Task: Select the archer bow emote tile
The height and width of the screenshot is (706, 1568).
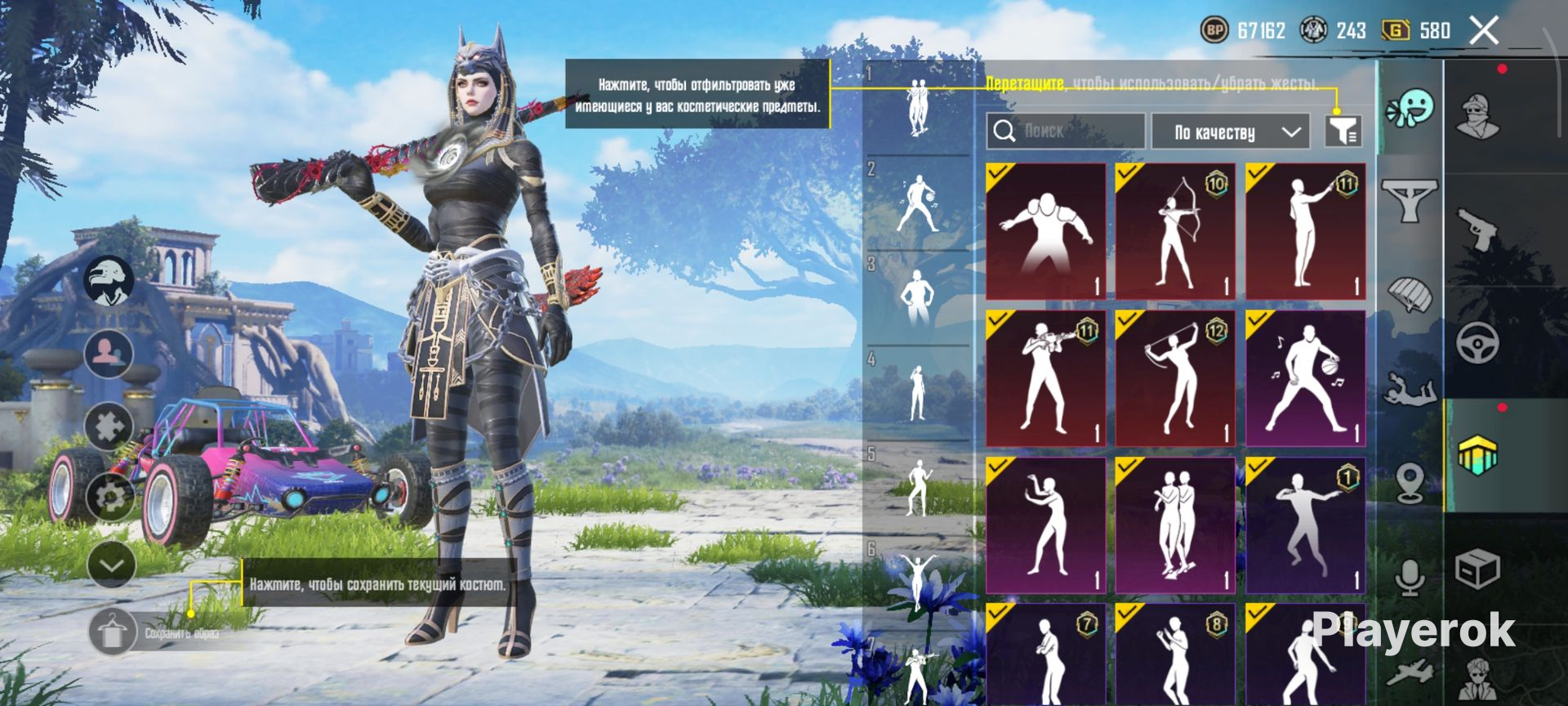Action: (1174, 231)
